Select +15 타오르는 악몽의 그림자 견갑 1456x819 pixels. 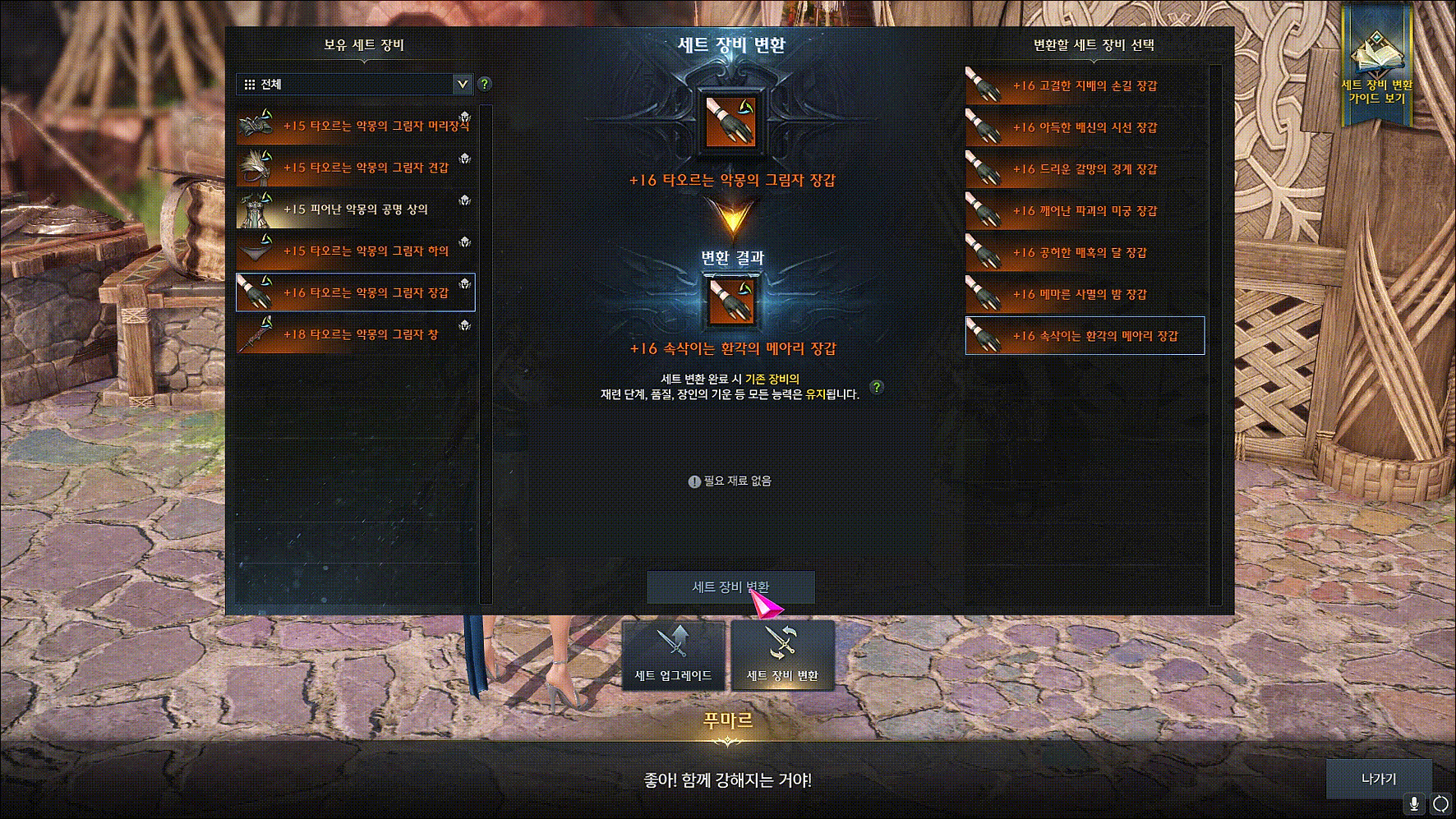click(x=356, y=168)
